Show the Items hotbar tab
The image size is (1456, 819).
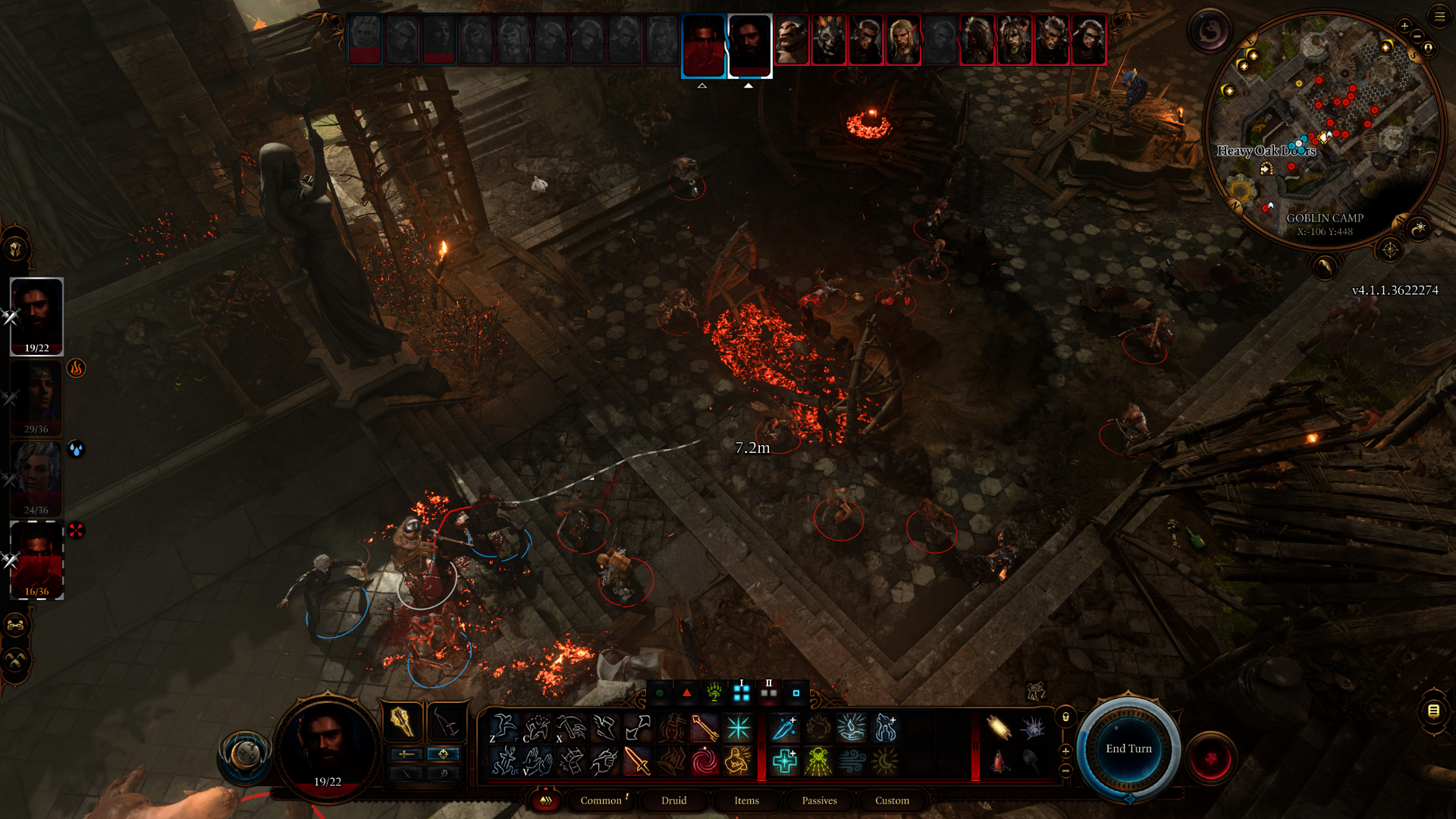[x=746, y=801]
